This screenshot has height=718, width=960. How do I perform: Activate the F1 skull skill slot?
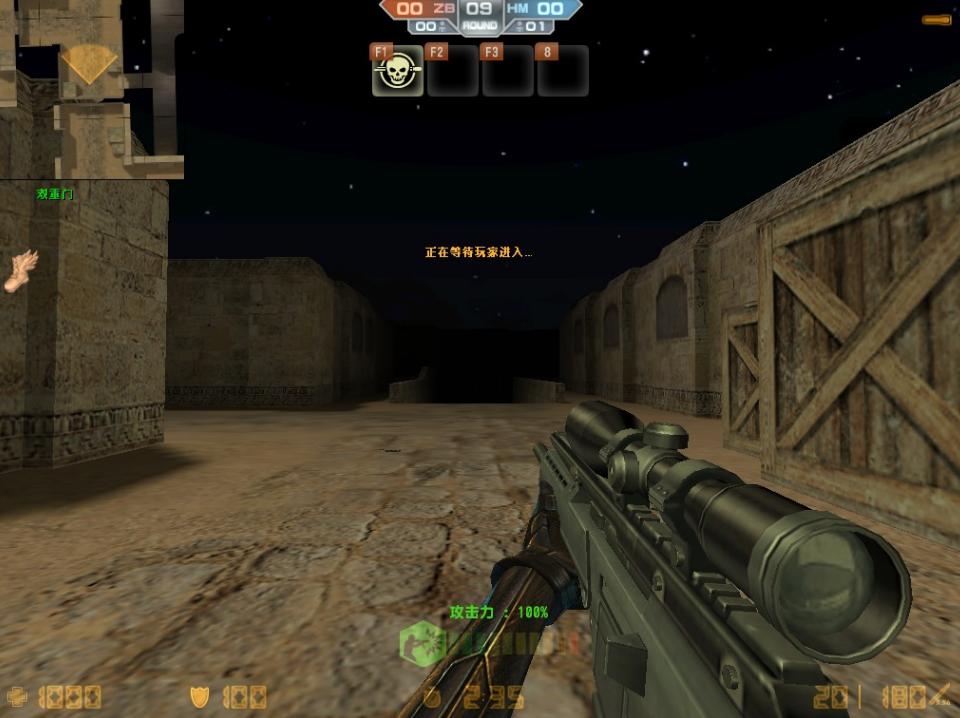(x=397, y=72)
